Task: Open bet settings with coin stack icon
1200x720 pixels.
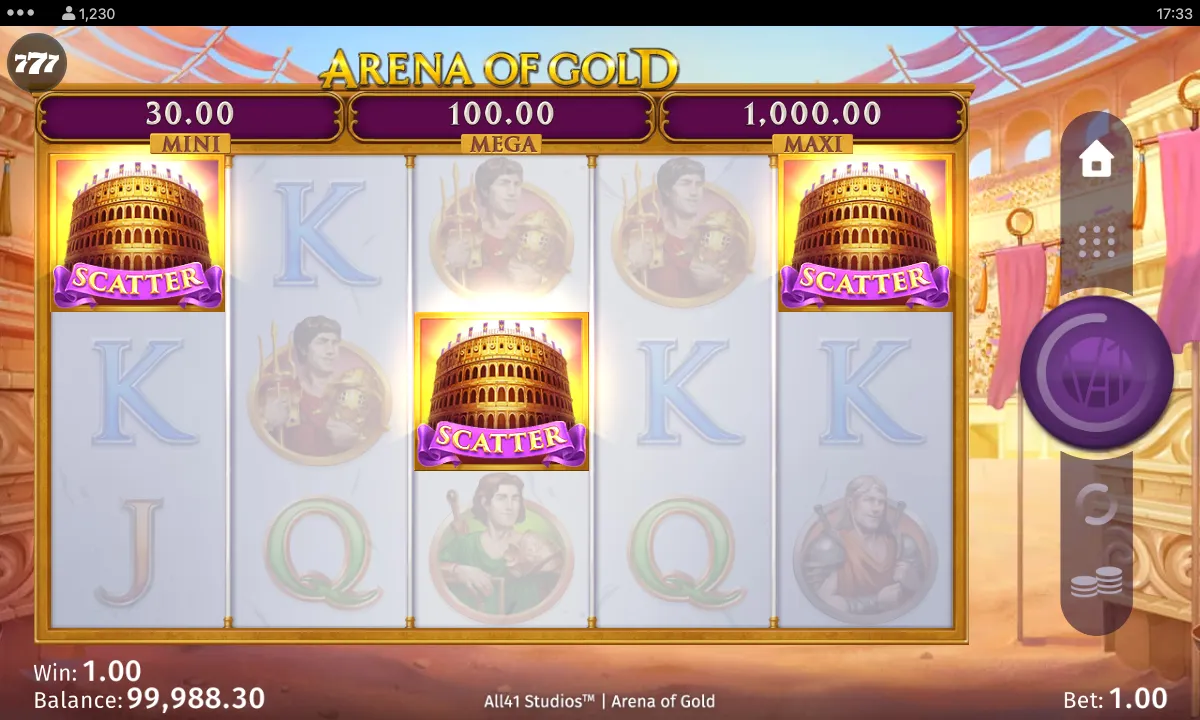Action: point(1097,583)
